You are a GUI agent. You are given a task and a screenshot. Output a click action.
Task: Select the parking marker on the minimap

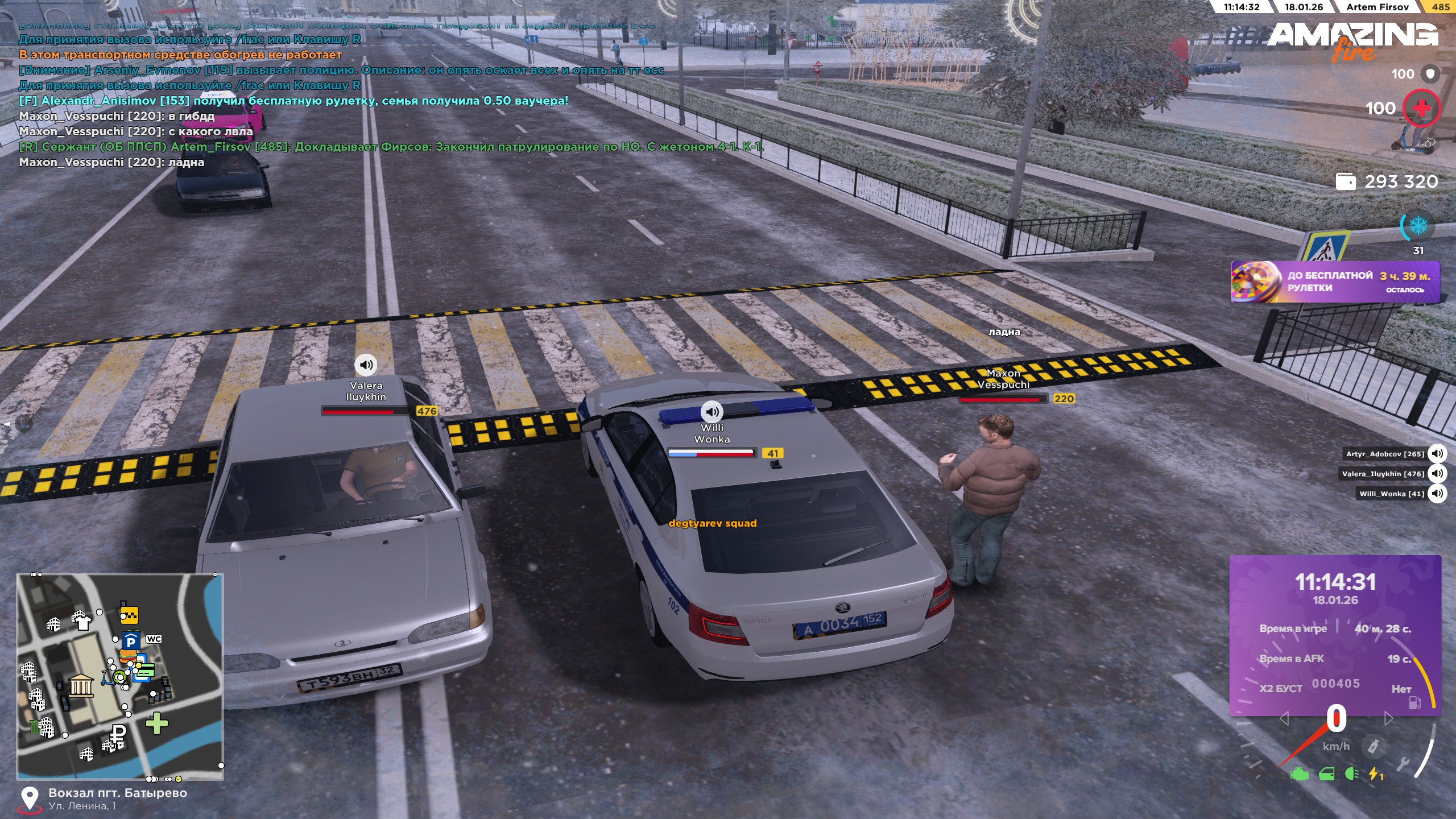coord(130,642)
